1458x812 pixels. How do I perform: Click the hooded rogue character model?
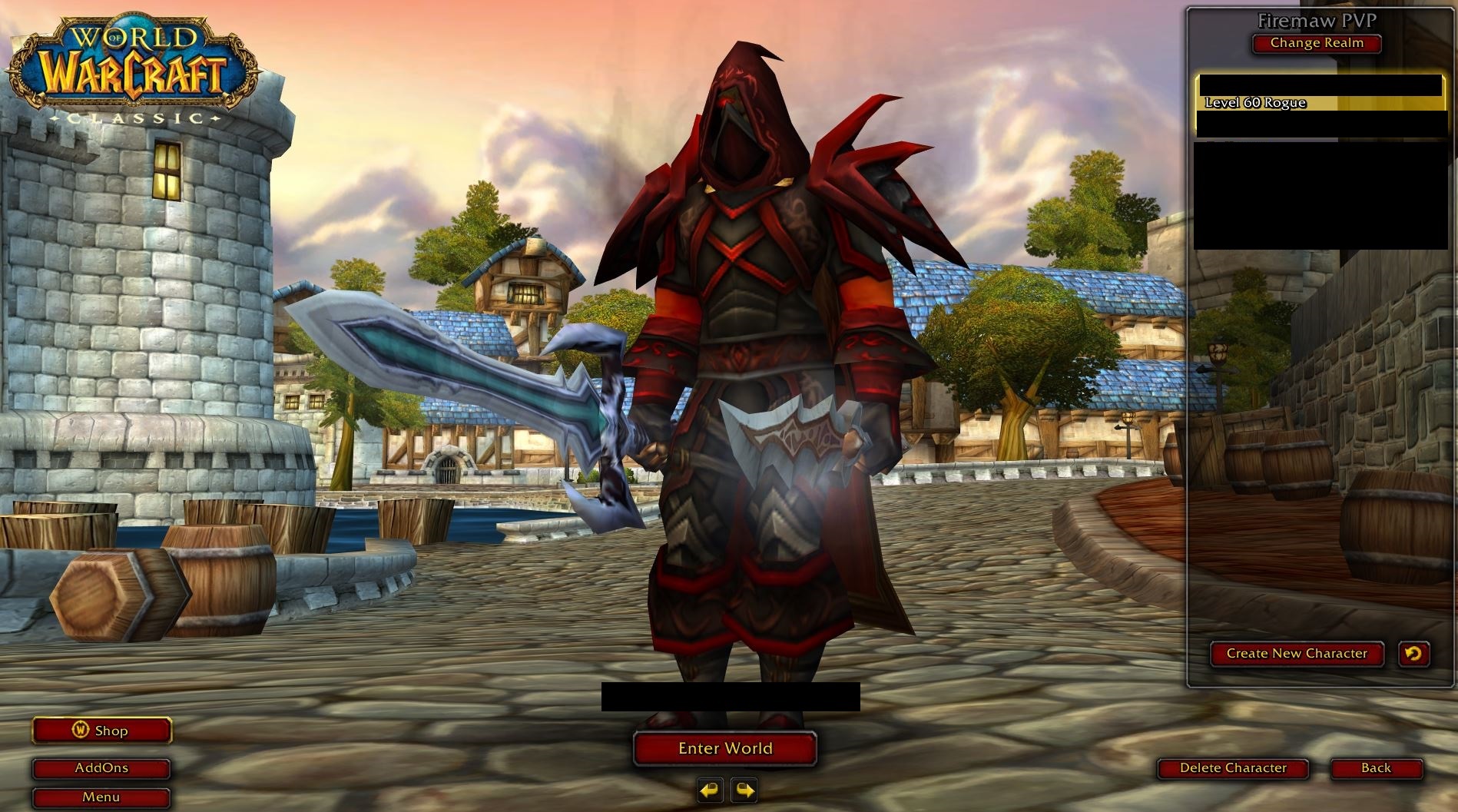753,307
